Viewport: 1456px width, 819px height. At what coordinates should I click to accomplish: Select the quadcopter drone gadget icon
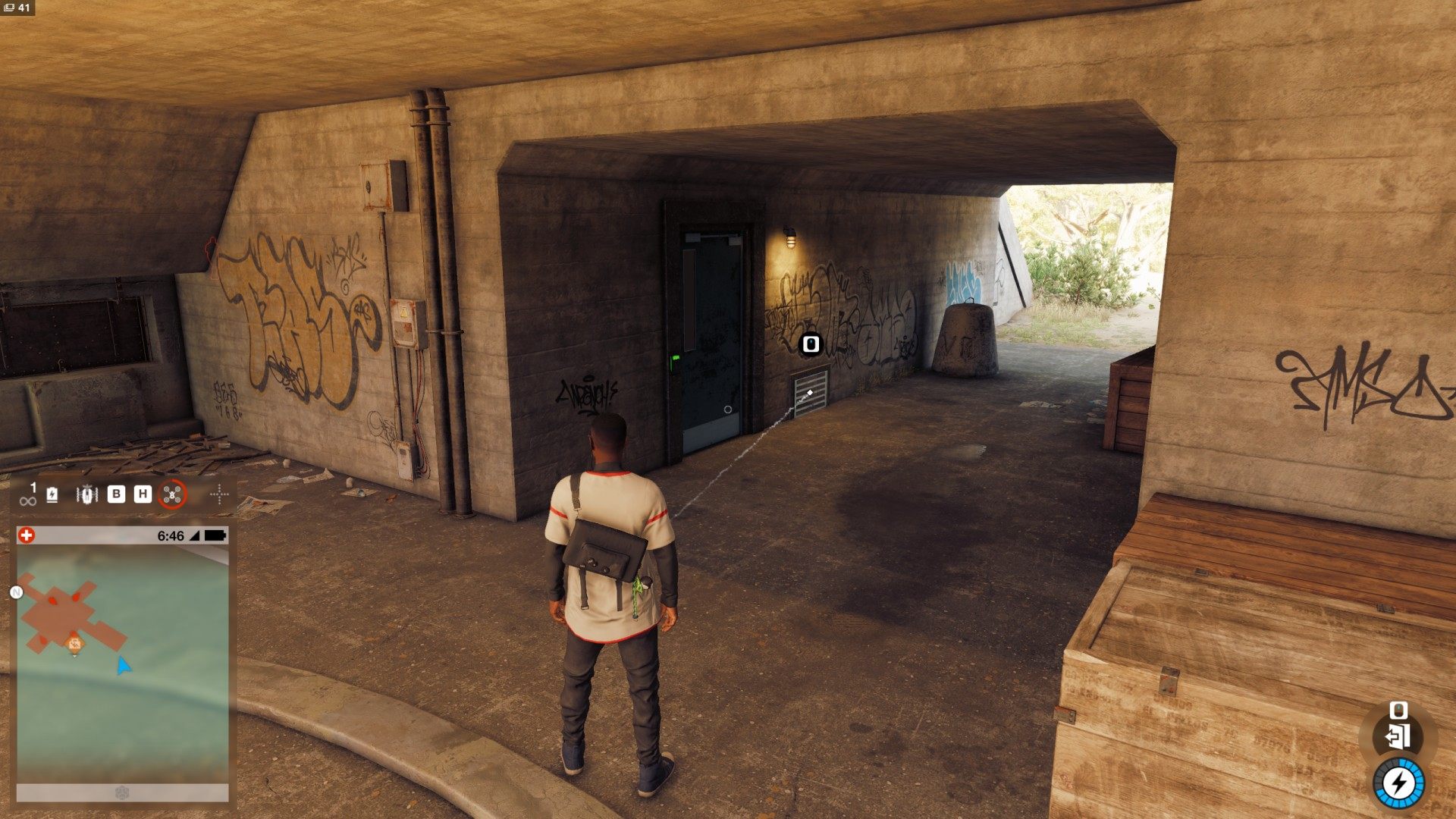click(173, 495)
